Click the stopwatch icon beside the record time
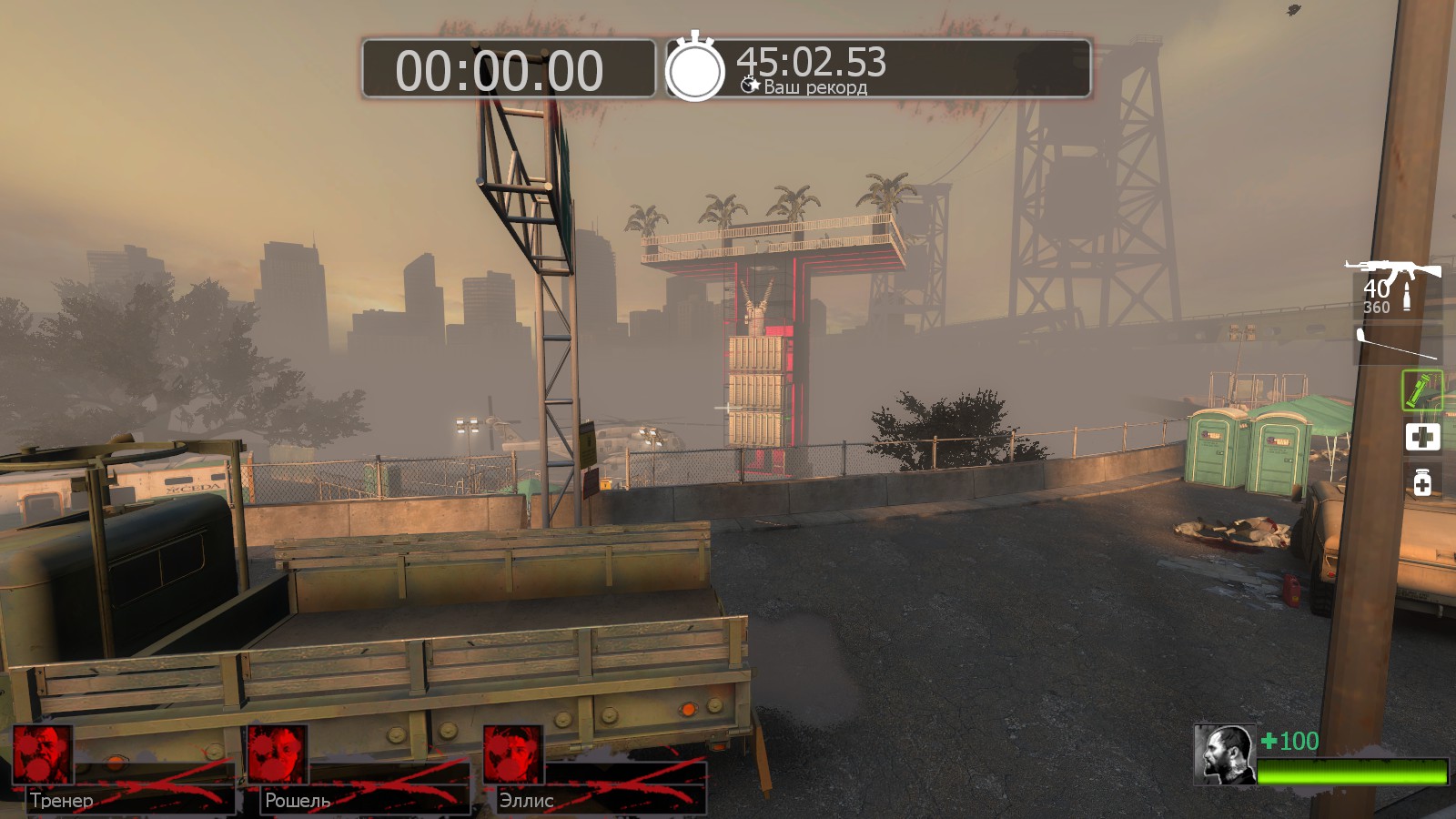The width and height of the screenshot is (1456, 819). 695,68
